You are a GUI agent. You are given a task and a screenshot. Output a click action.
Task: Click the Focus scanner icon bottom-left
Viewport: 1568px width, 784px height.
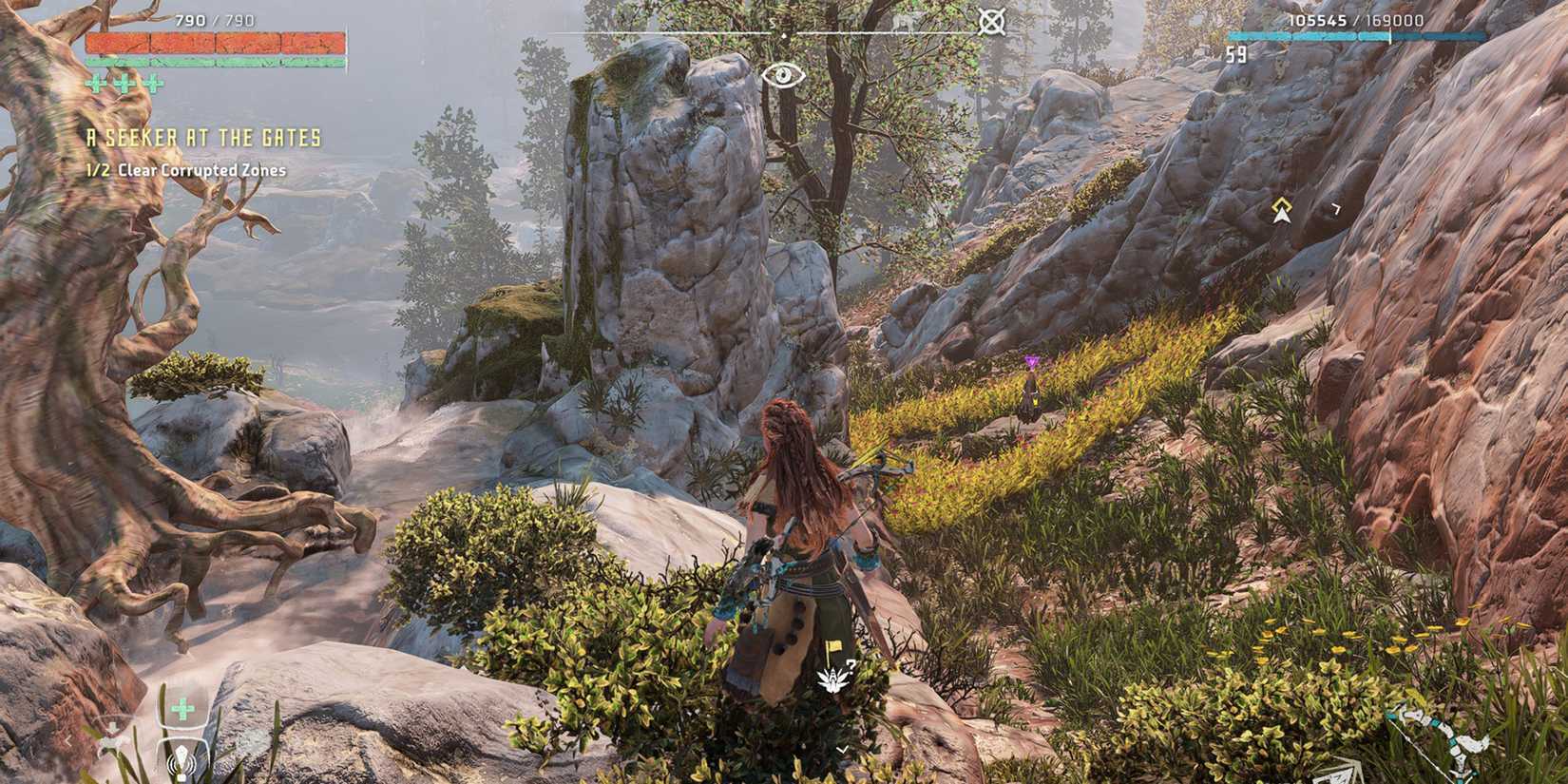[x=181, y=760]
